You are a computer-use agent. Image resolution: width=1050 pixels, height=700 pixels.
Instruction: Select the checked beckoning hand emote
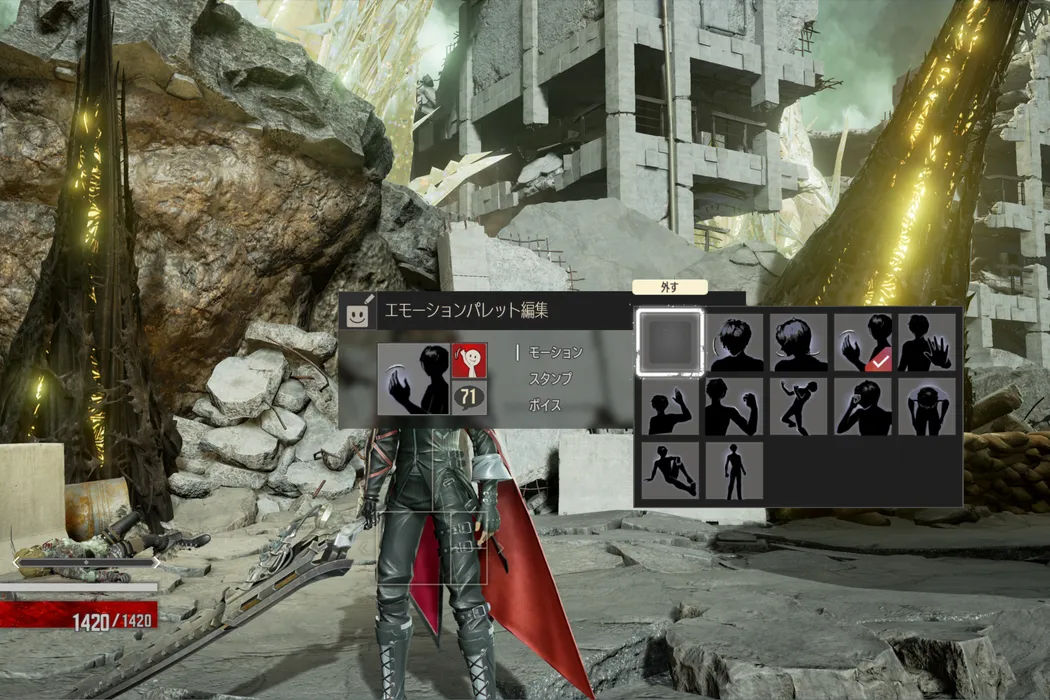[x=863, y=343]
